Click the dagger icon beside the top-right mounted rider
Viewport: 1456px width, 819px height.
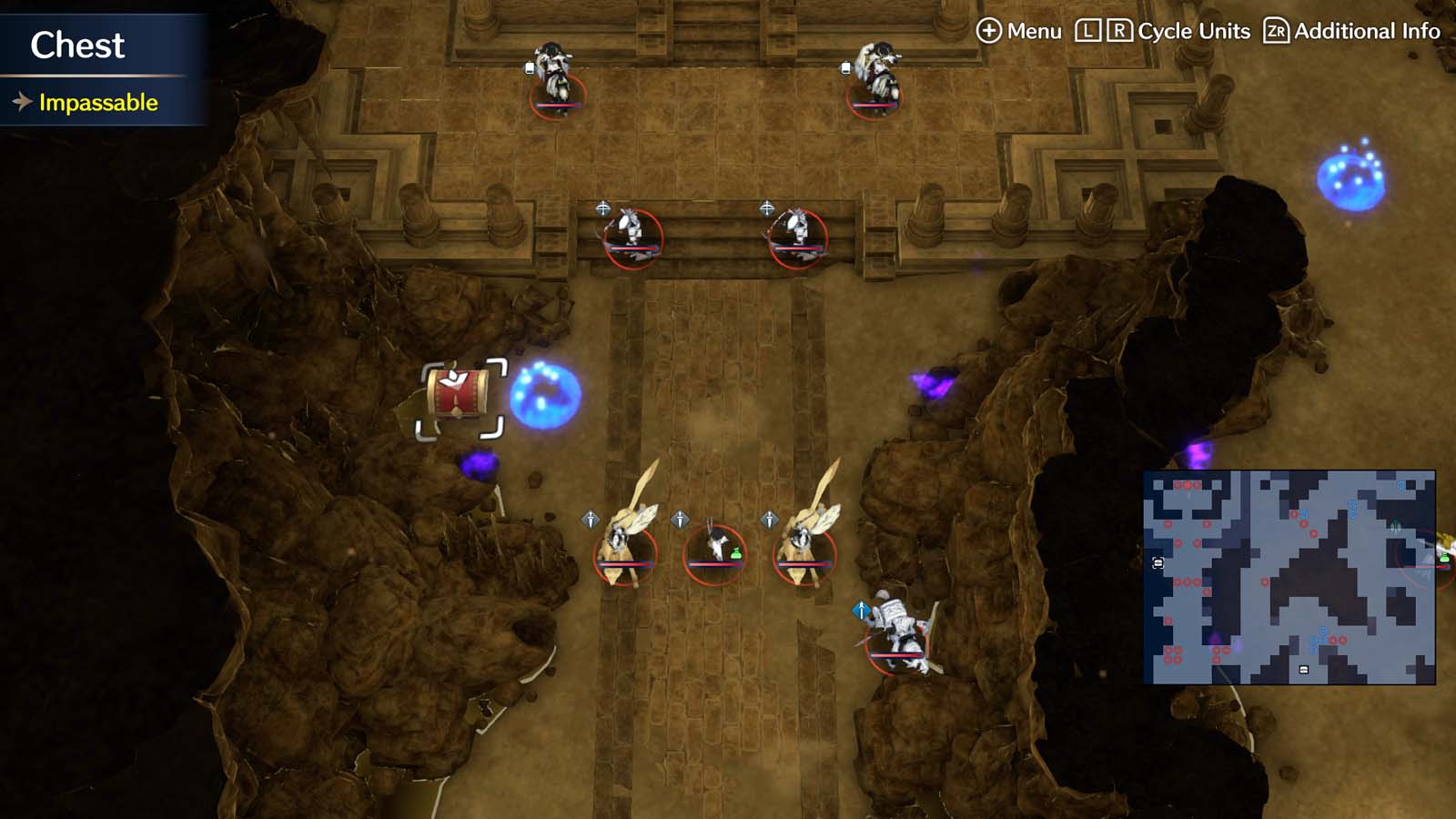coord(846,67)
